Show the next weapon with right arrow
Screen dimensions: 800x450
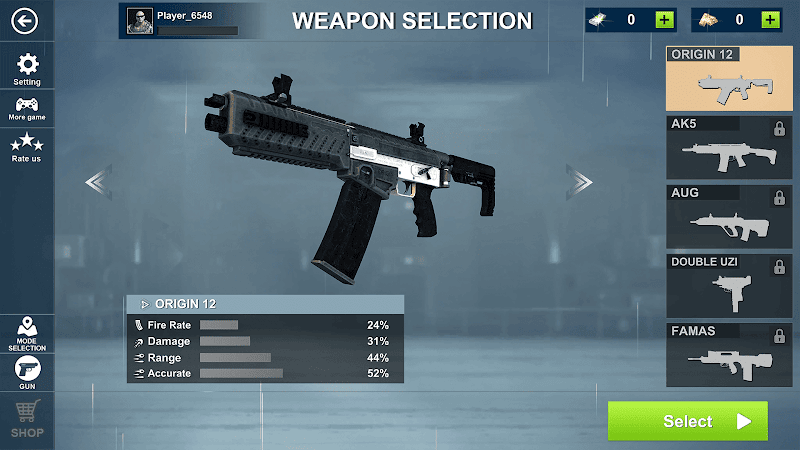tap(580, 181)
